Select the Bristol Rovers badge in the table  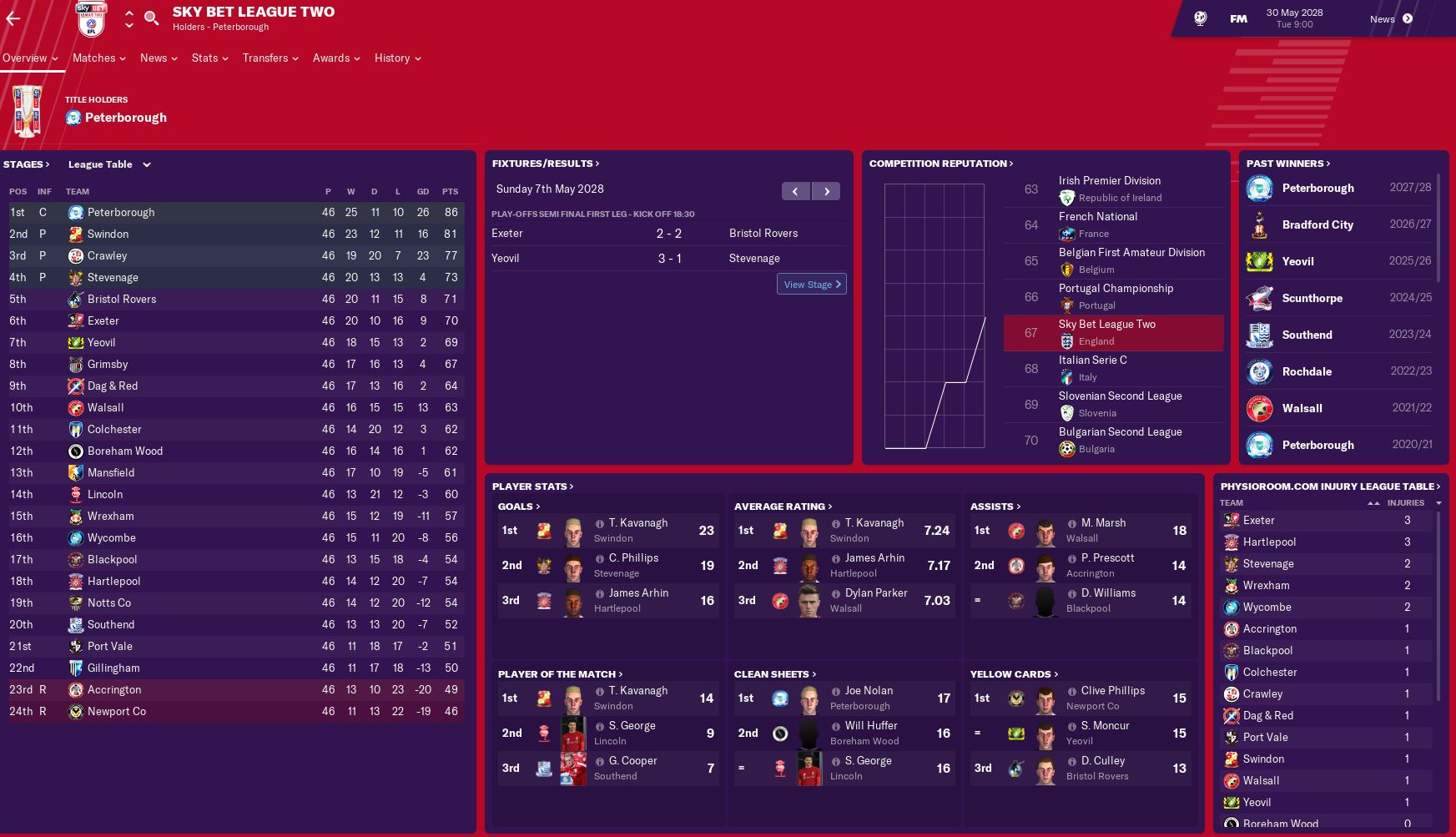pyautogui.click(x=74, y=299)
